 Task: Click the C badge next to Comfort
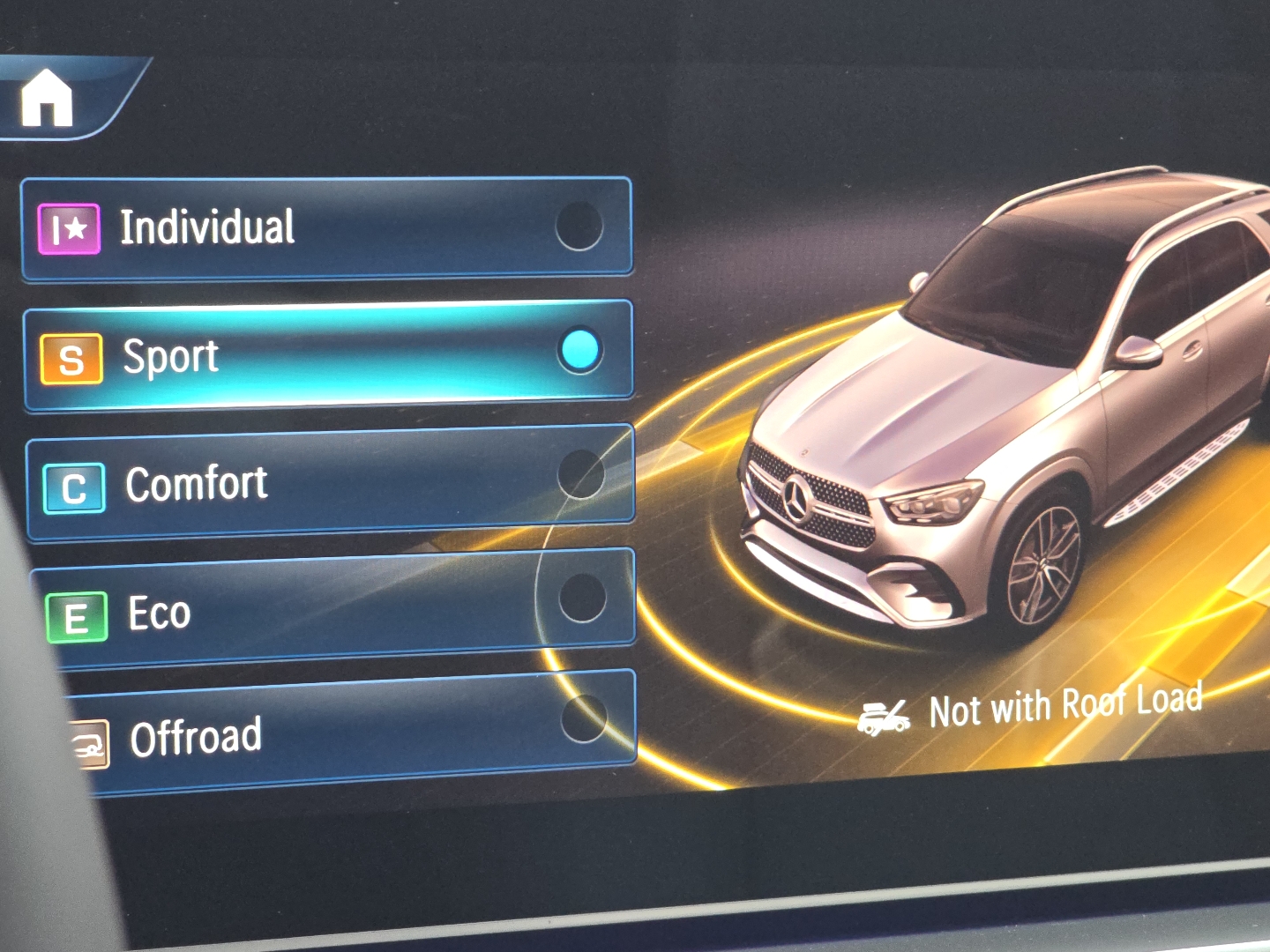[x=72, y=486]
